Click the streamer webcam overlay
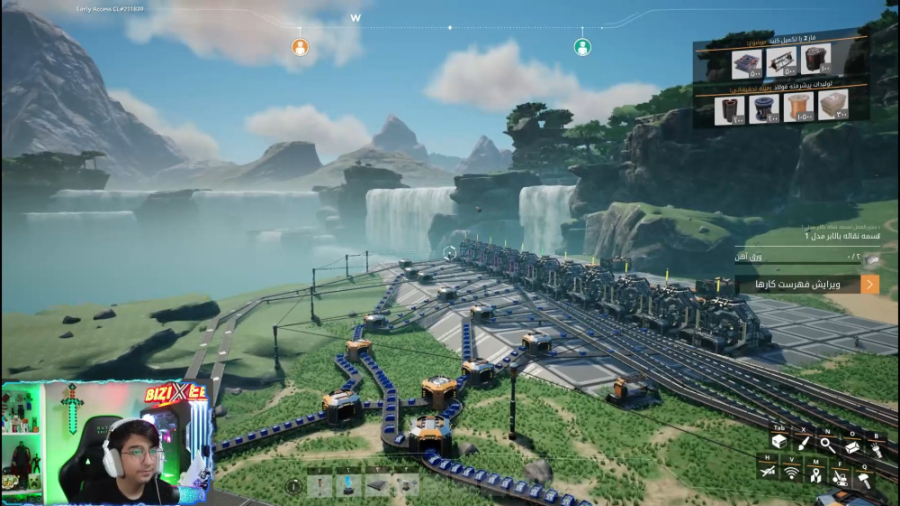Screen dimensions: 900x506 [x=105, y=441]
